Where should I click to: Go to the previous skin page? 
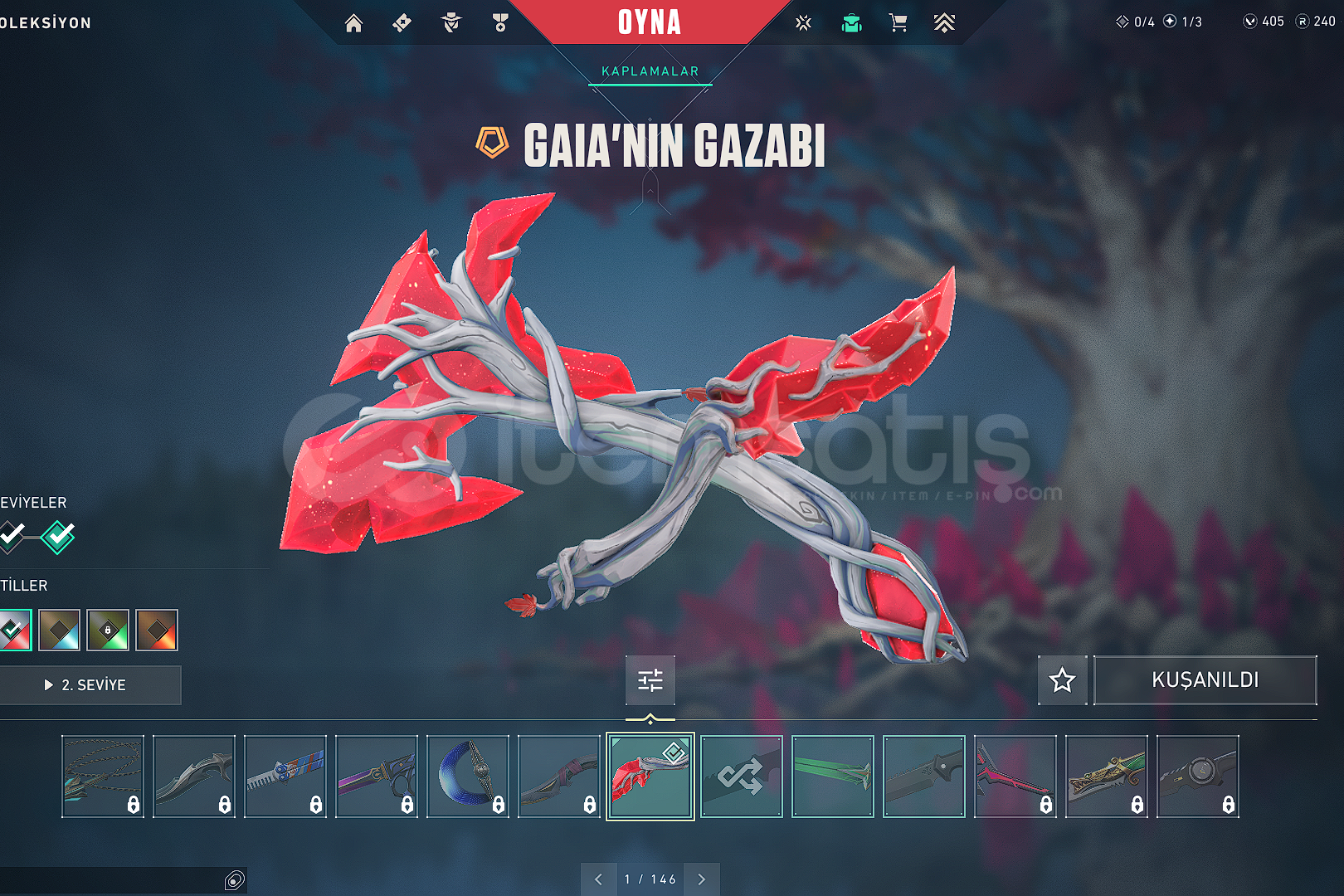pos(598,879)
